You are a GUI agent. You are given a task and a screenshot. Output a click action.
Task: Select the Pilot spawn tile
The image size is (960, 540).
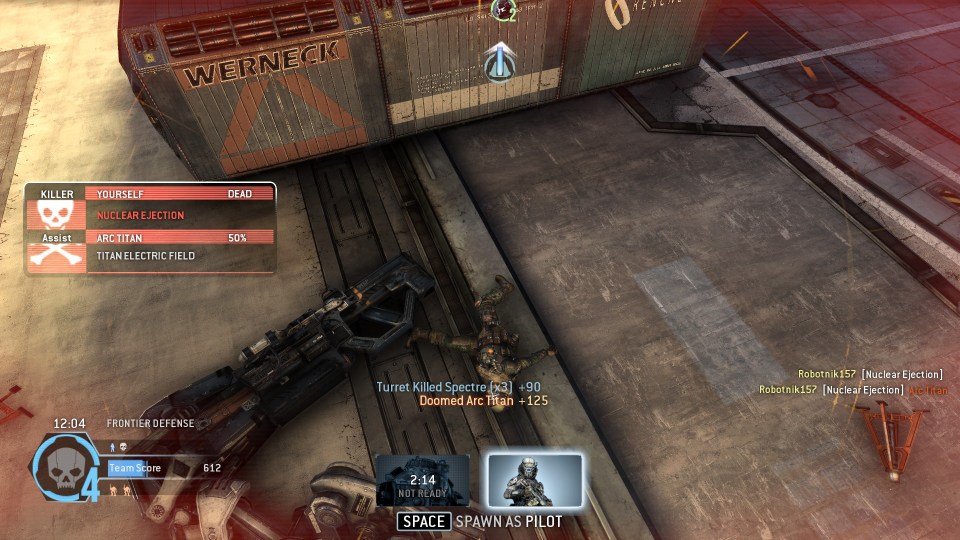coord(535,480)
